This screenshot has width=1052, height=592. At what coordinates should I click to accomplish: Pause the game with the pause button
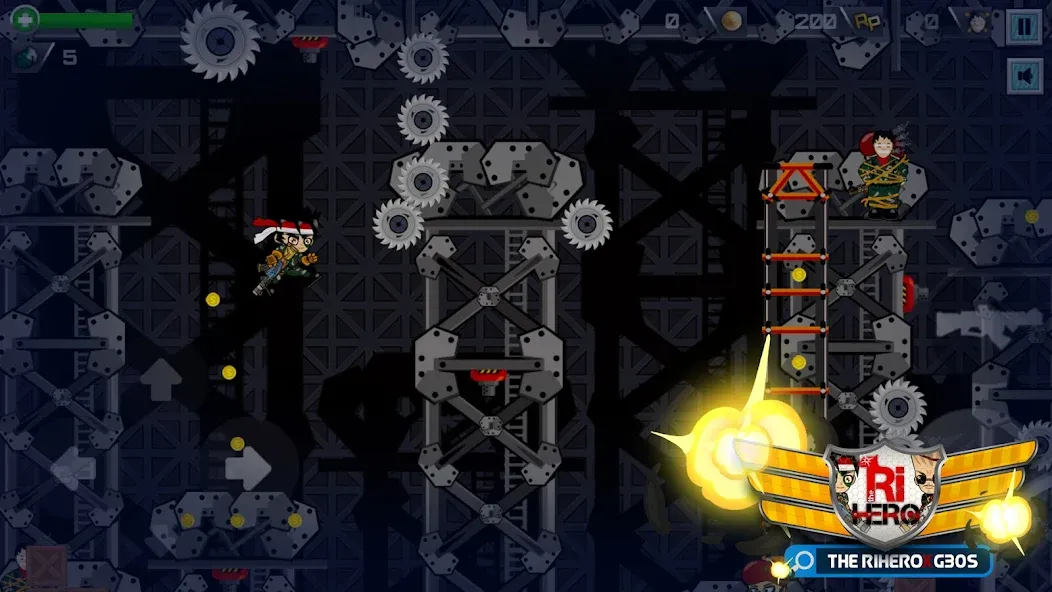pos(1024,27)
